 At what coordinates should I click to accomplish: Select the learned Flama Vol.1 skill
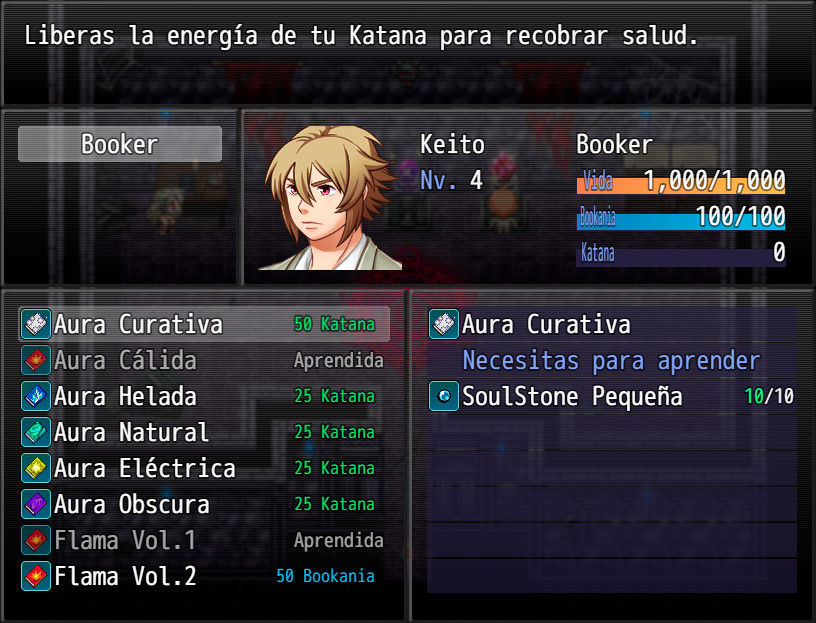tap(203, 540)
